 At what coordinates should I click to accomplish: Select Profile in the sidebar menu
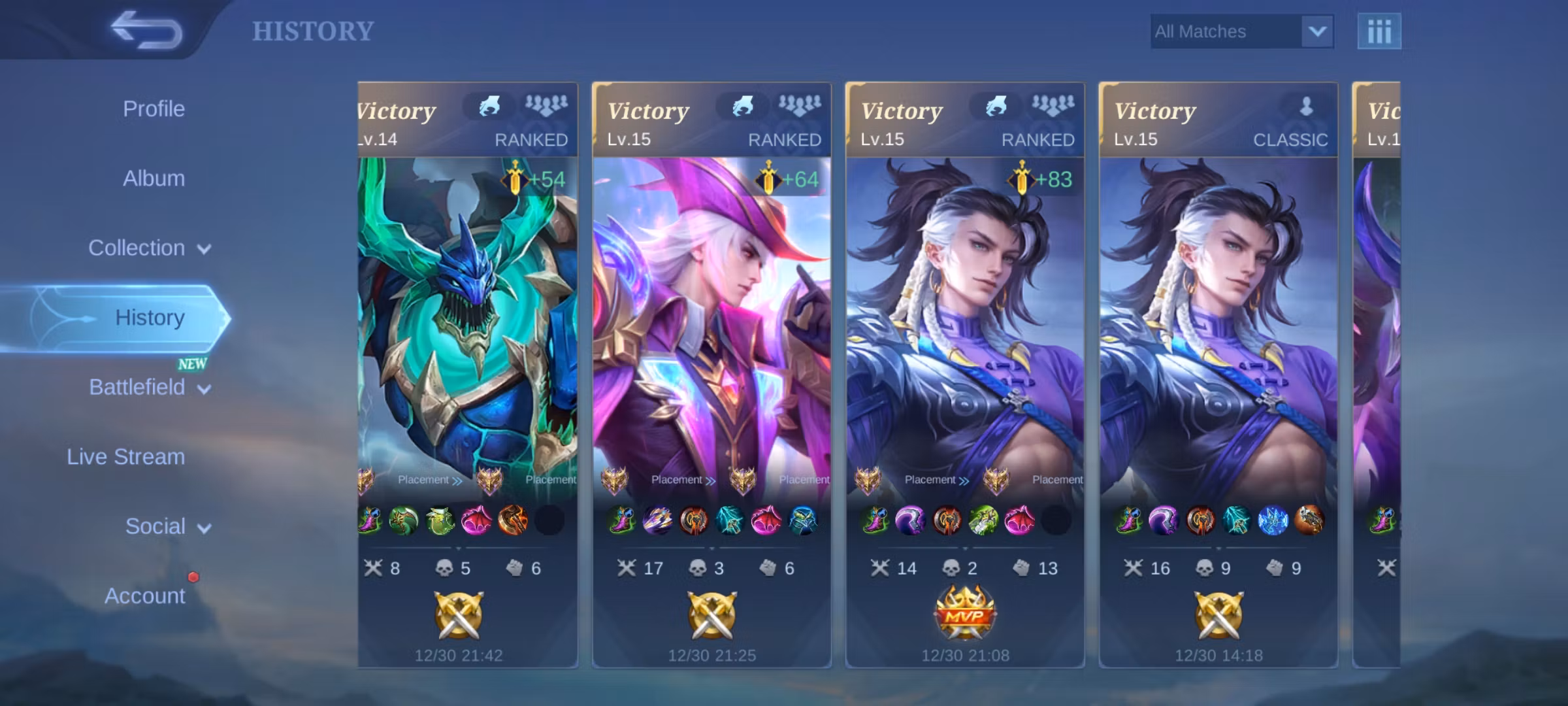[154, 109]
